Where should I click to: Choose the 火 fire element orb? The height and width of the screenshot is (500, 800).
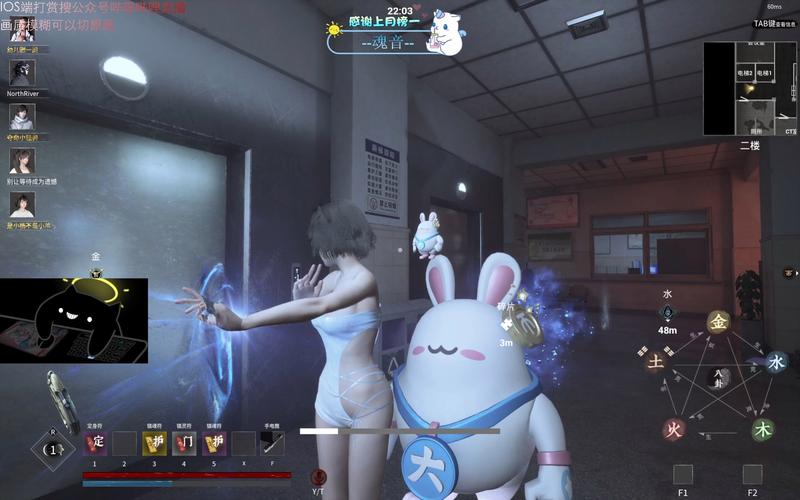(675, 430)
